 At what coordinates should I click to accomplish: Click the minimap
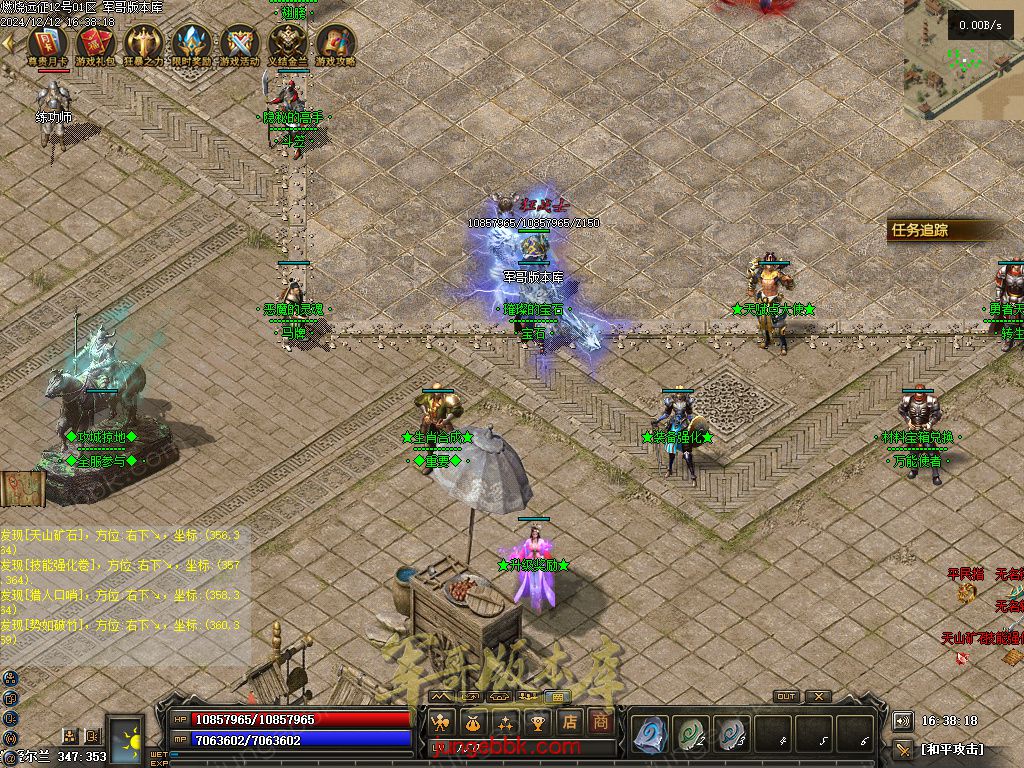964,60
